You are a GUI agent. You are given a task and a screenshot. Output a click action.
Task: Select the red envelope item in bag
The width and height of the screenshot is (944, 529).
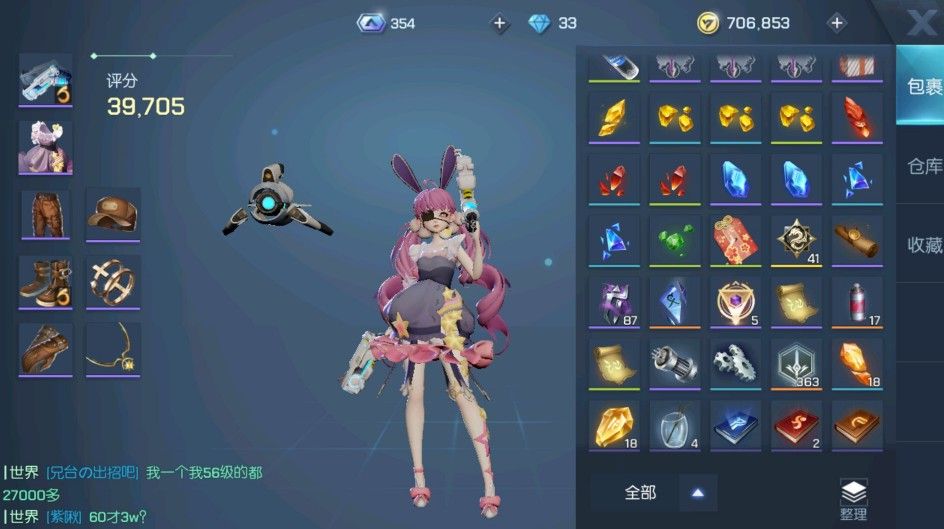pyautogui.click(x=735, y=240)
